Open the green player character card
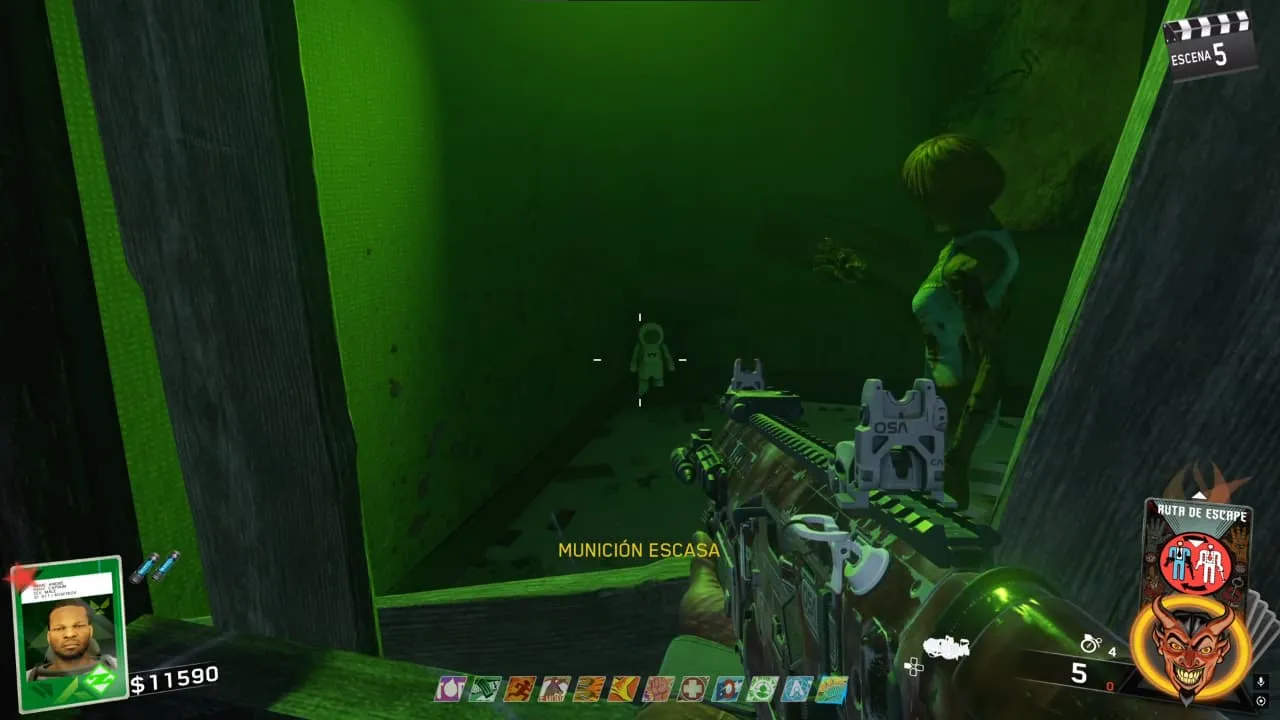This screenshot has width=1280, height=720. [70, 634]
